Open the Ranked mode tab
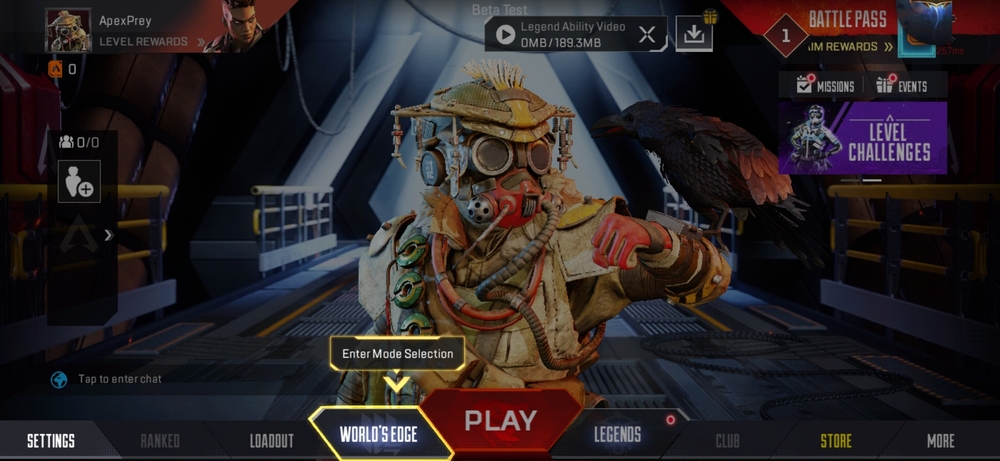Image resolution: width=1000 pixels, height=461 pixels. click(x=160, y=441)
